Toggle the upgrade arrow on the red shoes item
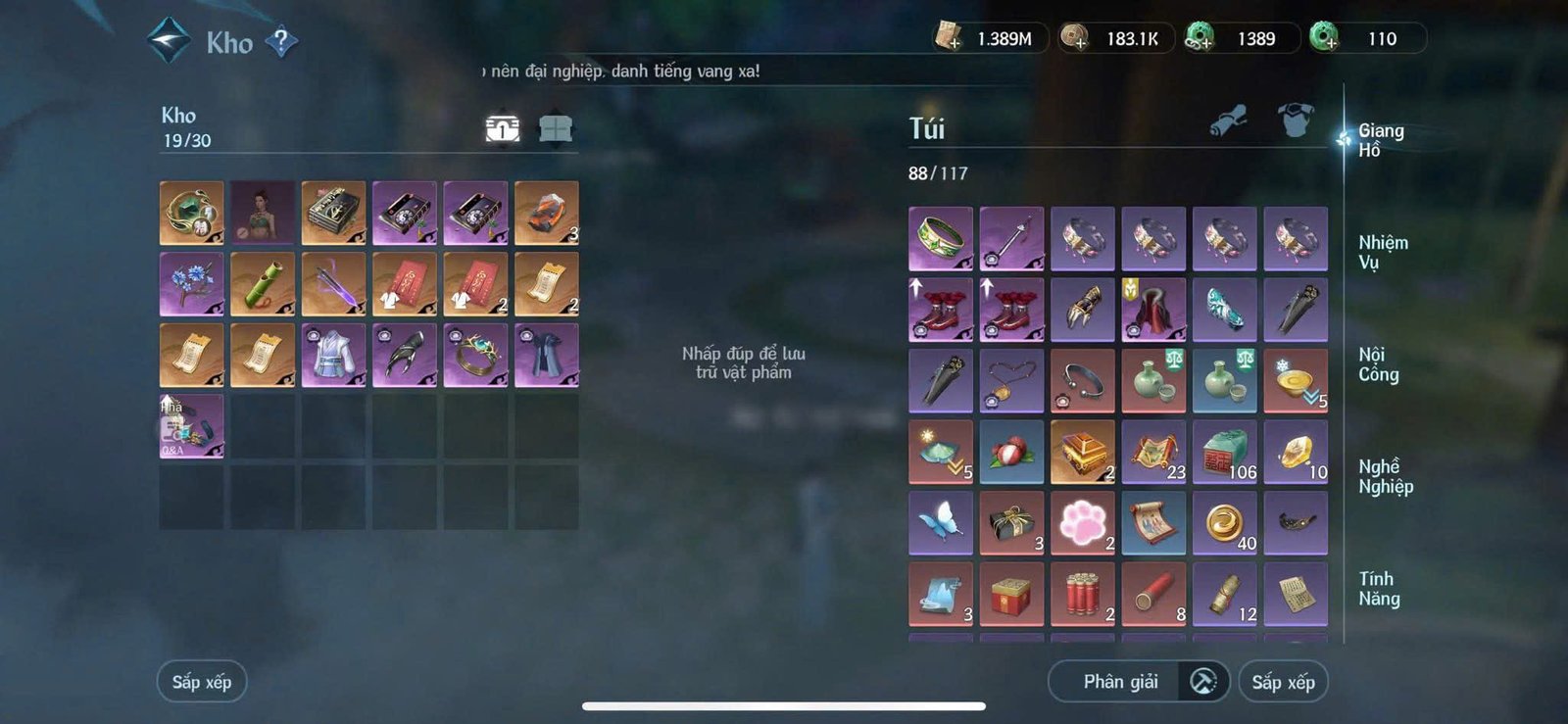The height and width of the screenshot is (724, 1568). pos(916,286)
